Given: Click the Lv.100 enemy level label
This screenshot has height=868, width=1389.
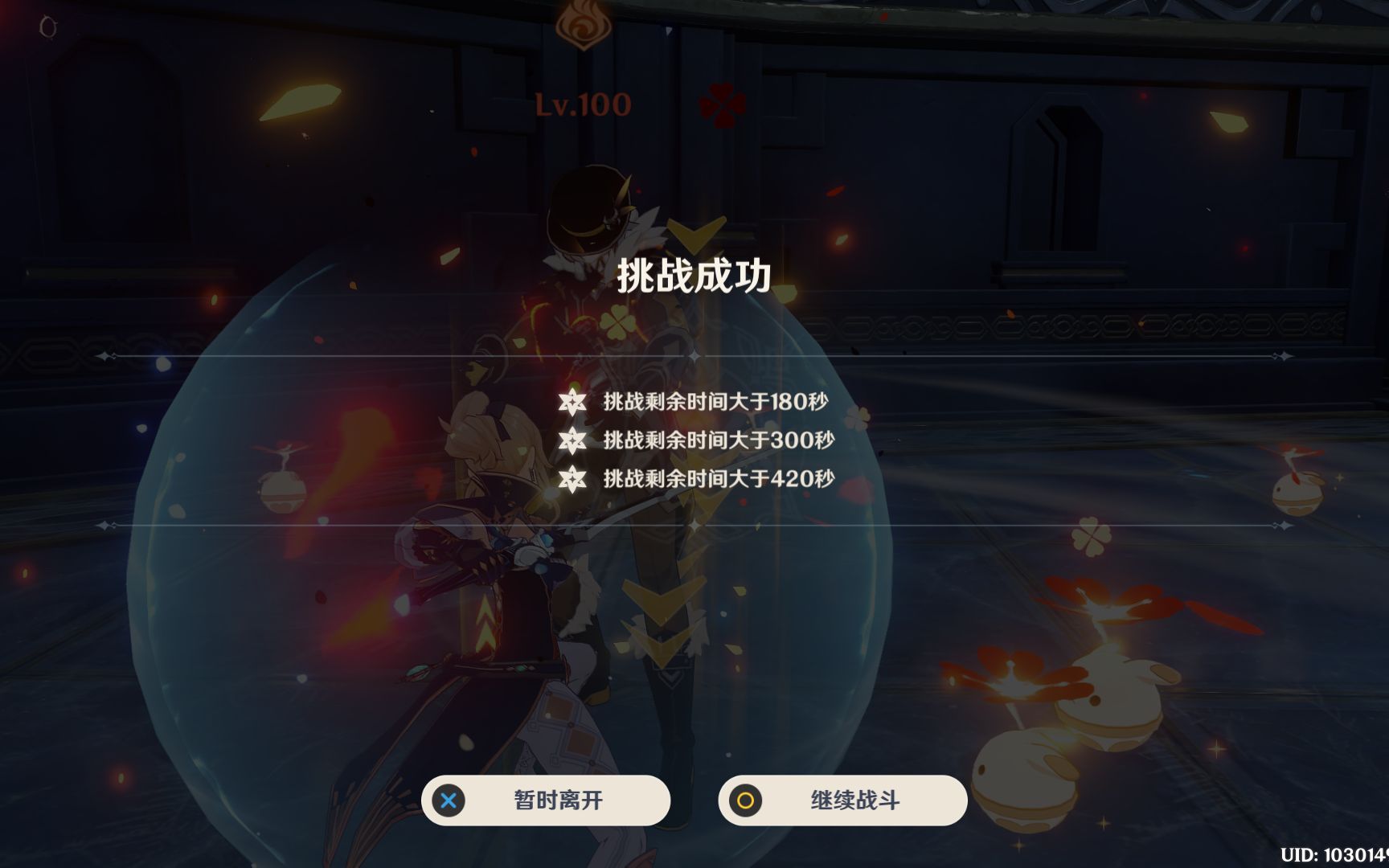Looking at the screenshot, I should pos(580,103).
